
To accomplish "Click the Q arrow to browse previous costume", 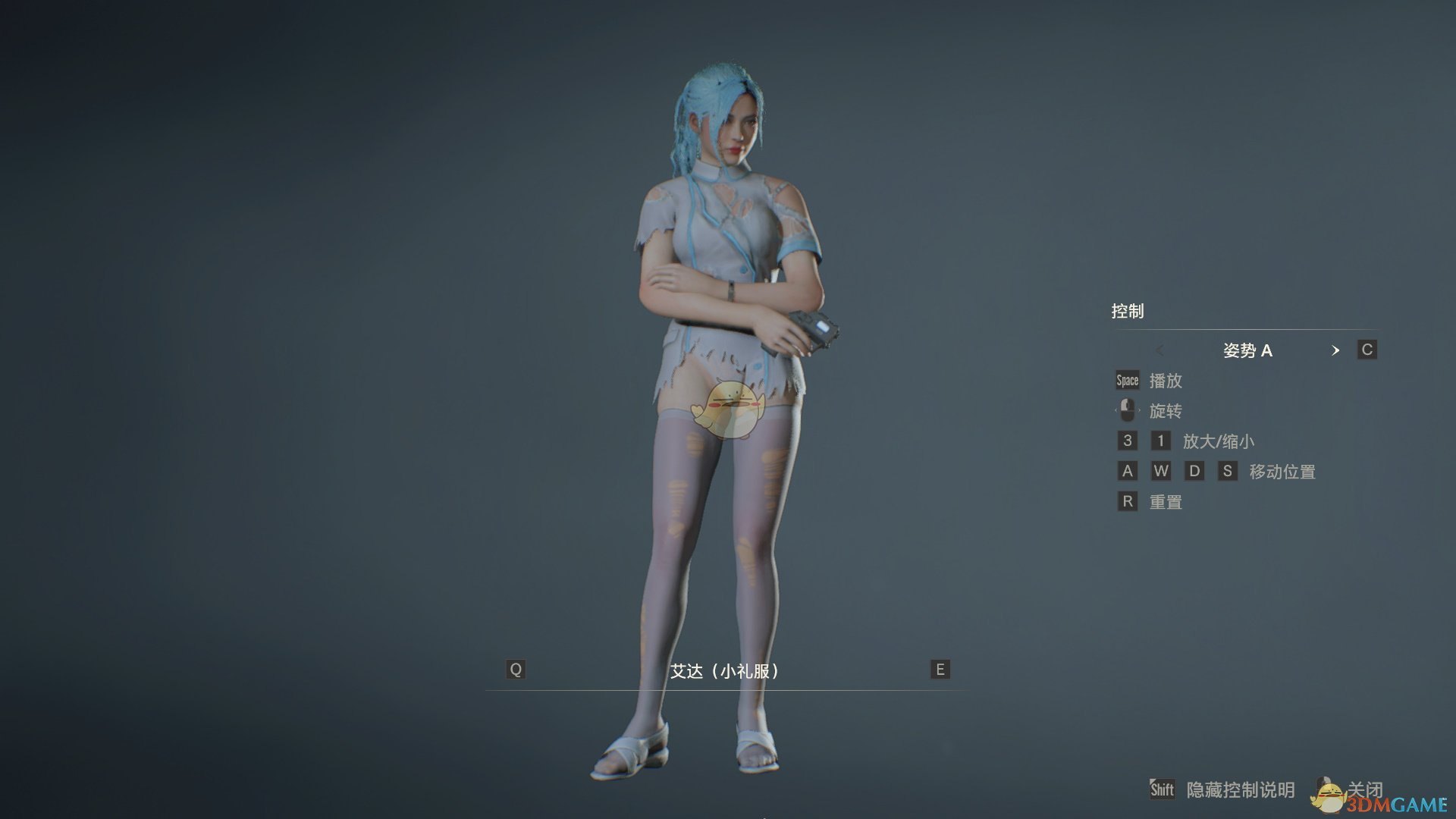I will [x=516, y=670].
